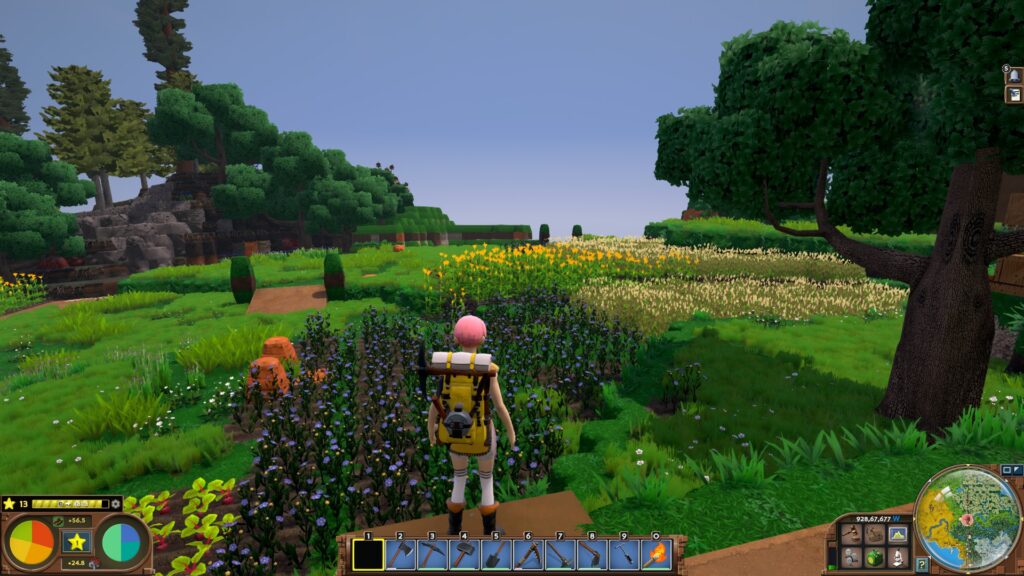
Task: Select the hoe in hotbar slot 8
Action: pyautogui.click(x=592, y=554)
